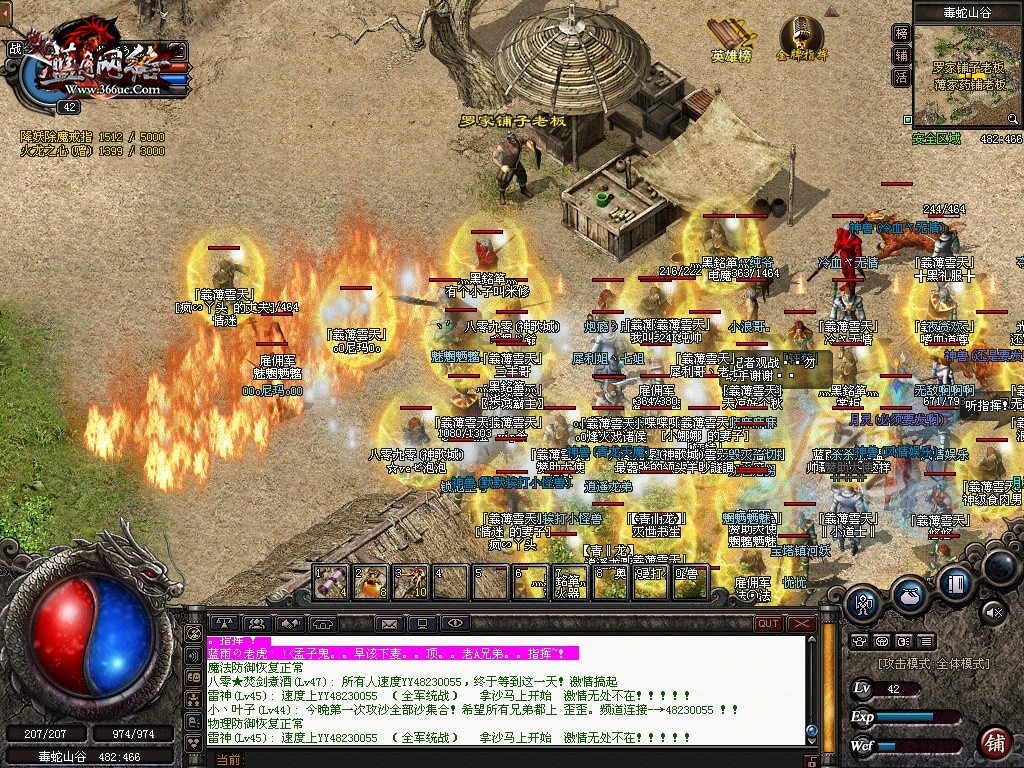The image size is (1024, 768).
Task: Select the item in hotbar slot 3
Action: pos(411,582)
